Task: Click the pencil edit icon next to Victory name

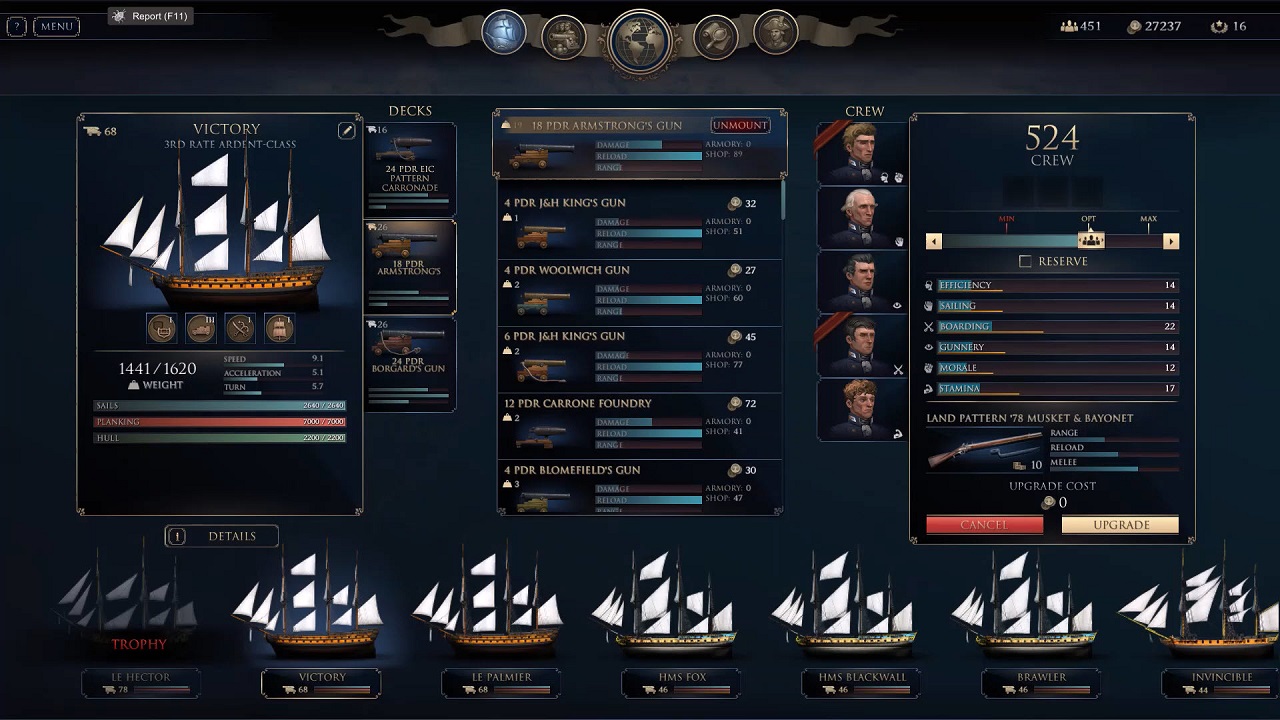Action: click(x=347, y=130)
